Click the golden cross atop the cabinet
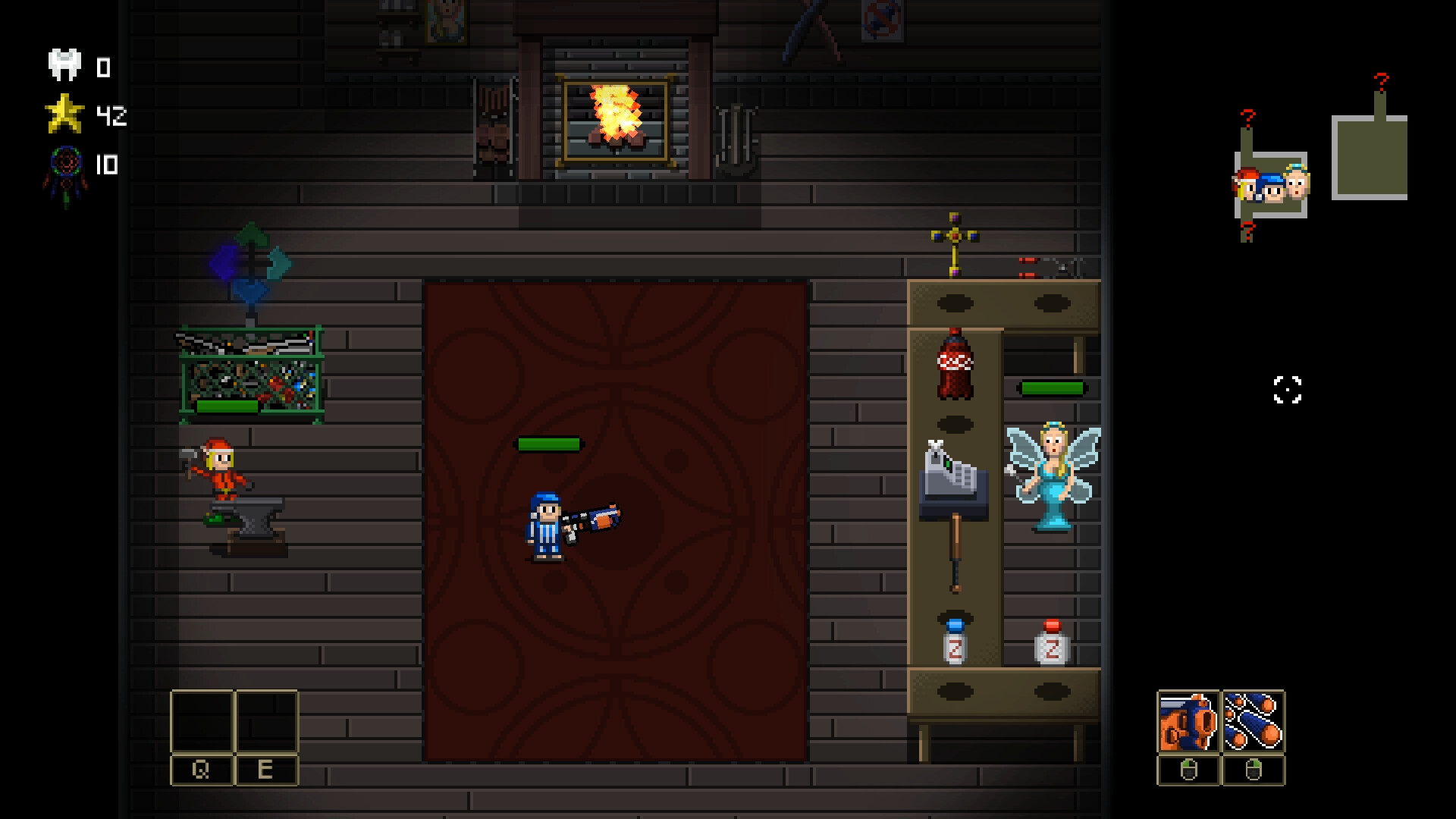 953,235
